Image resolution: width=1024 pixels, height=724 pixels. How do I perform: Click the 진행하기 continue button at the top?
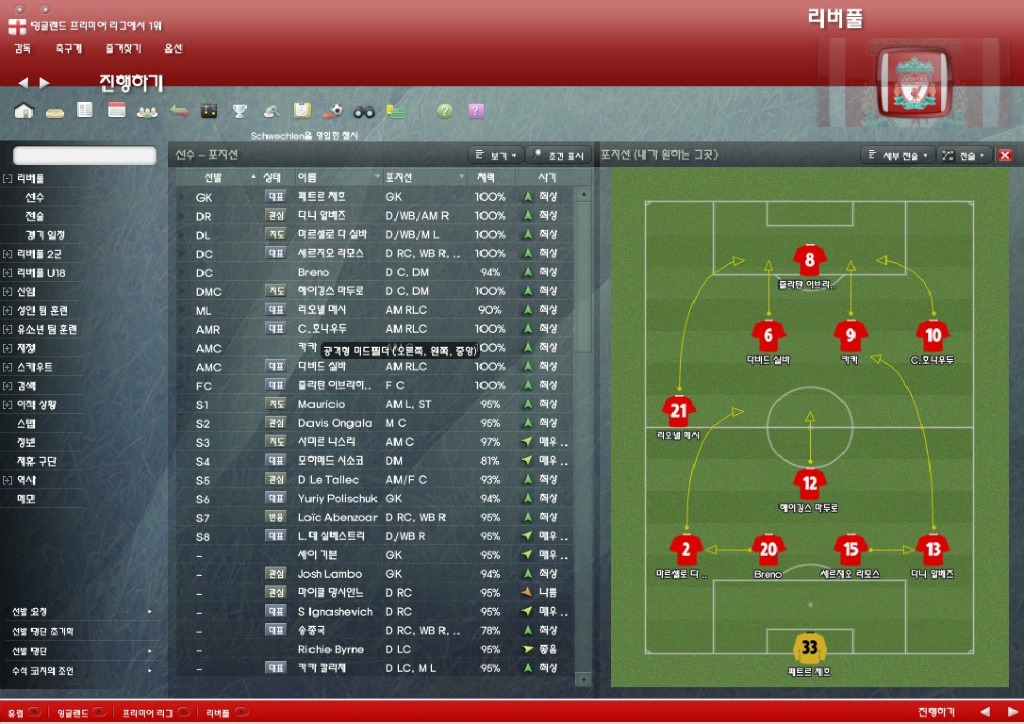(130, 82)
